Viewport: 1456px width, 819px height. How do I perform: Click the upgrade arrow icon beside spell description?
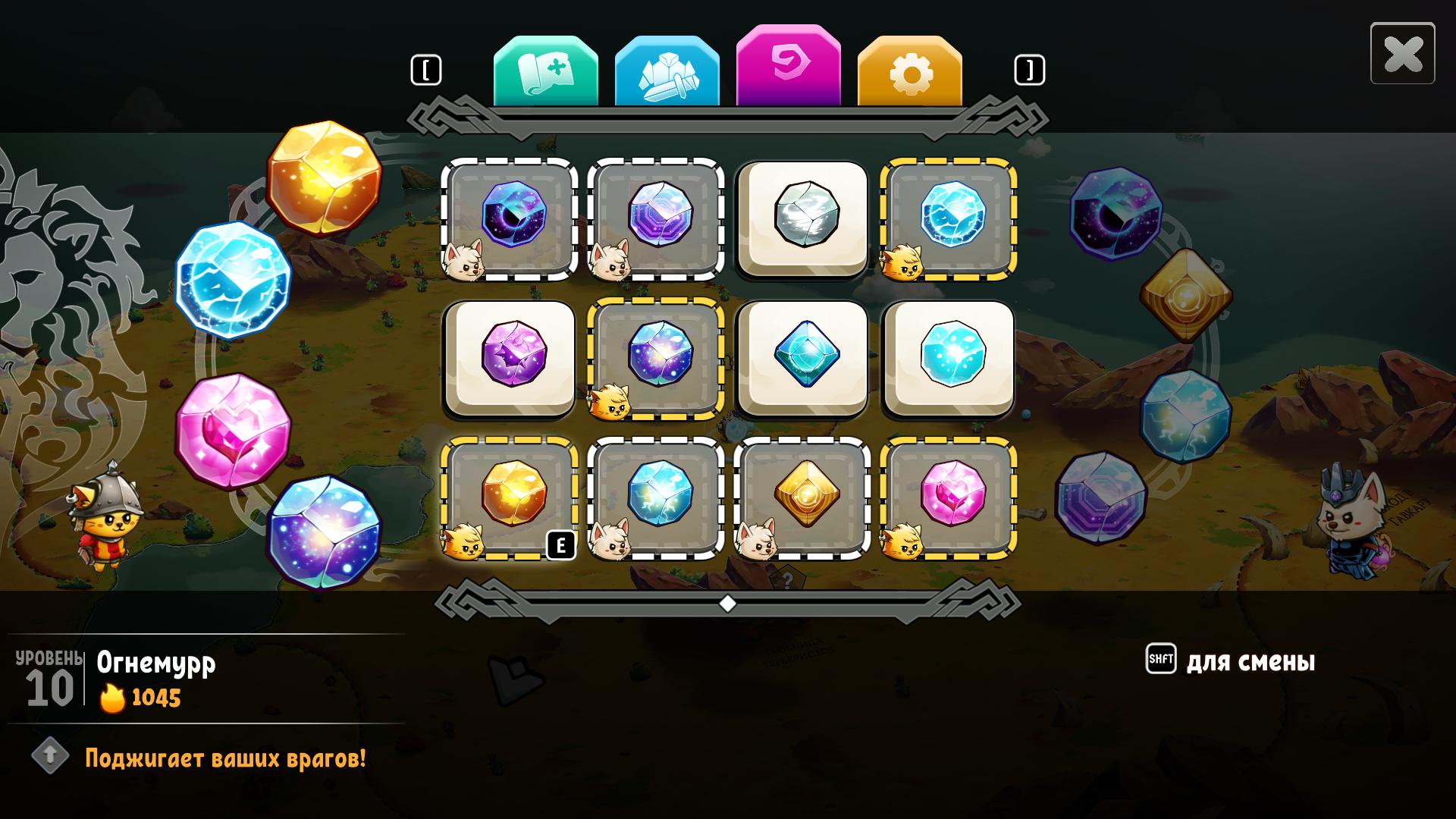(51, 755)
